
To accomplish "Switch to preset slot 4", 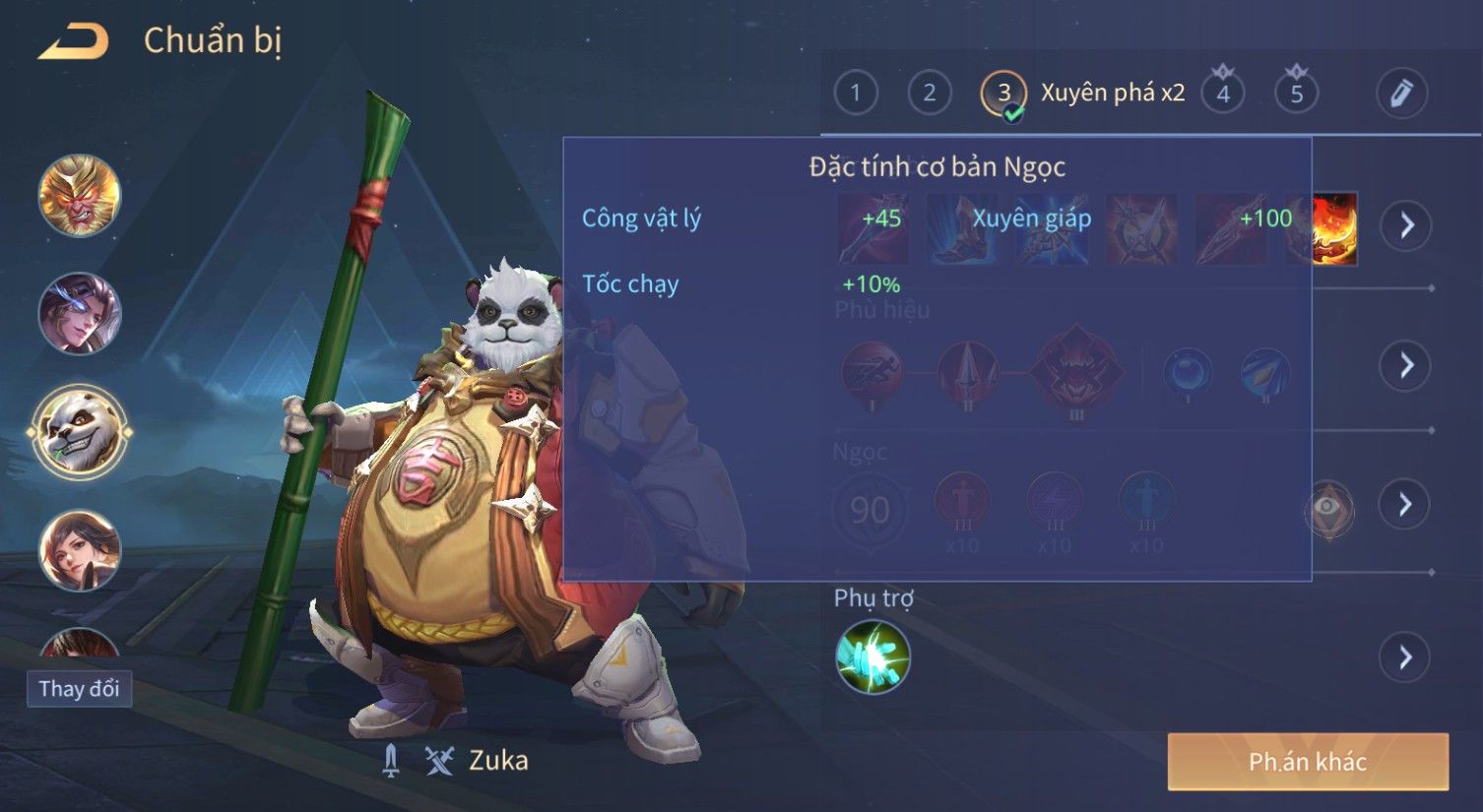I will [1223, 94].
